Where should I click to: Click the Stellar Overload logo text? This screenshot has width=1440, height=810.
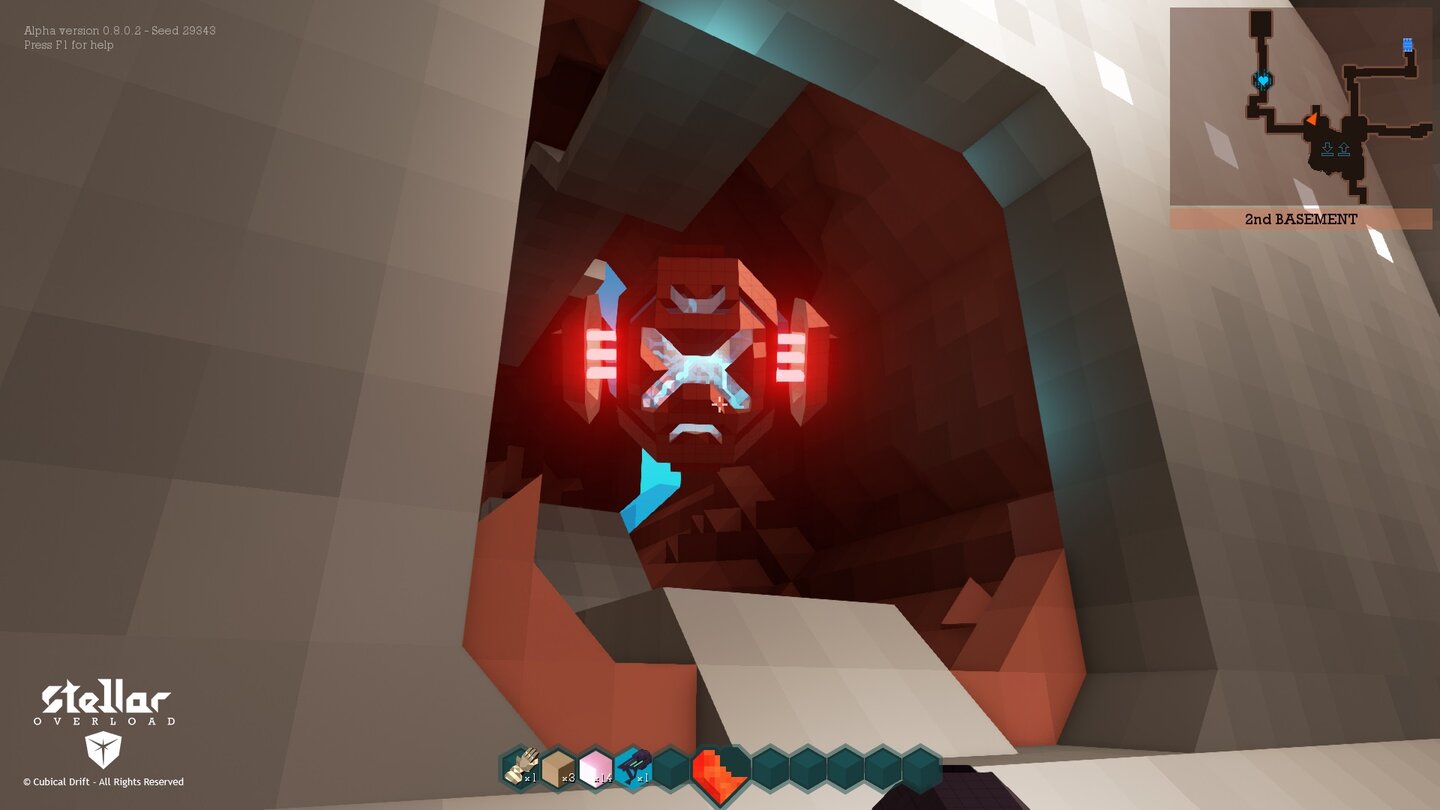coord(105,698)
